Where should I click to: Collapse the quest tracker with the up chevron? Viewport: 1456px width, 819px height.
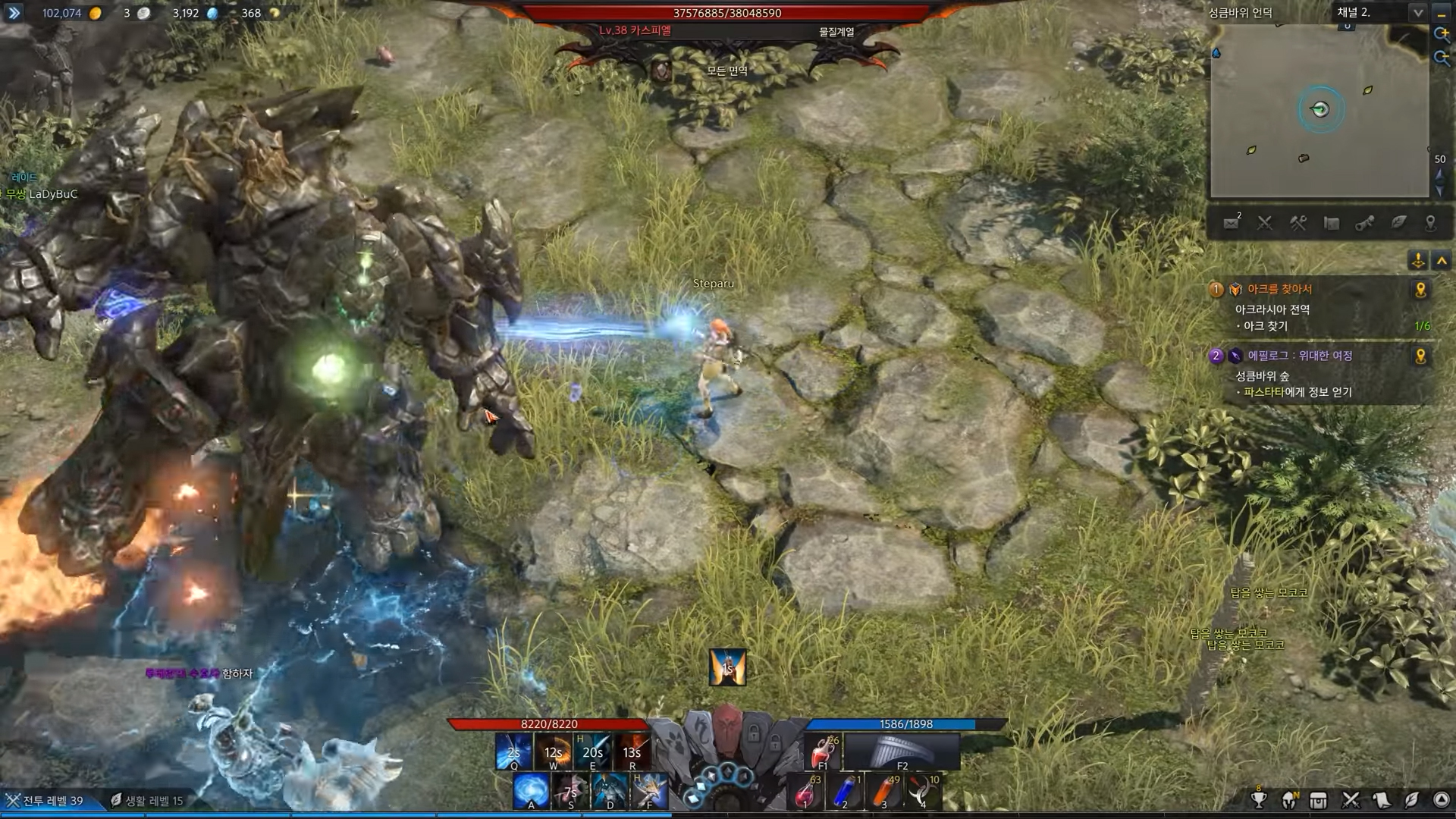point(1442,261)
